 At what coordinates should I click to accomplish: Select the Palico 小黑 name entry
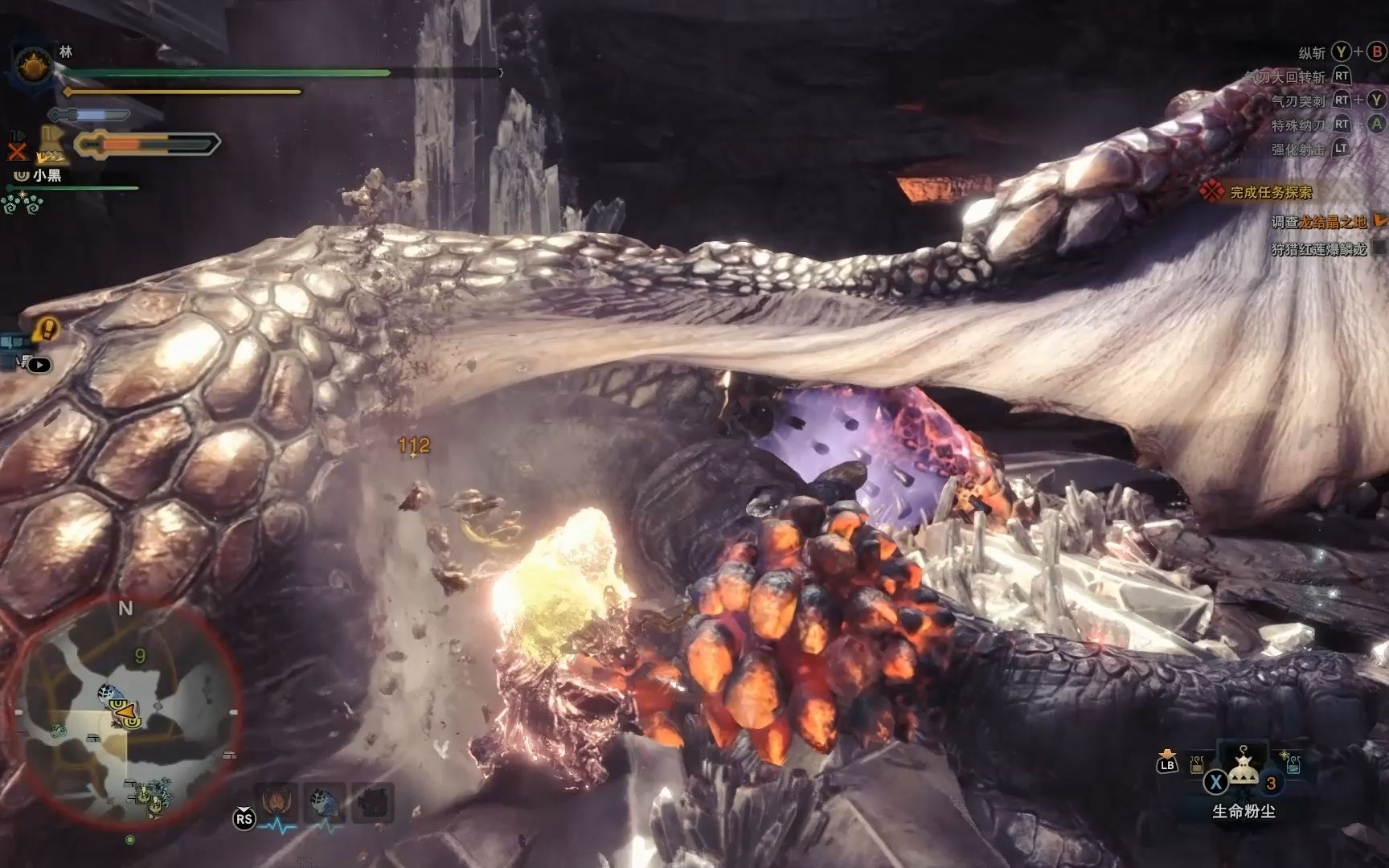pos(47,174)
